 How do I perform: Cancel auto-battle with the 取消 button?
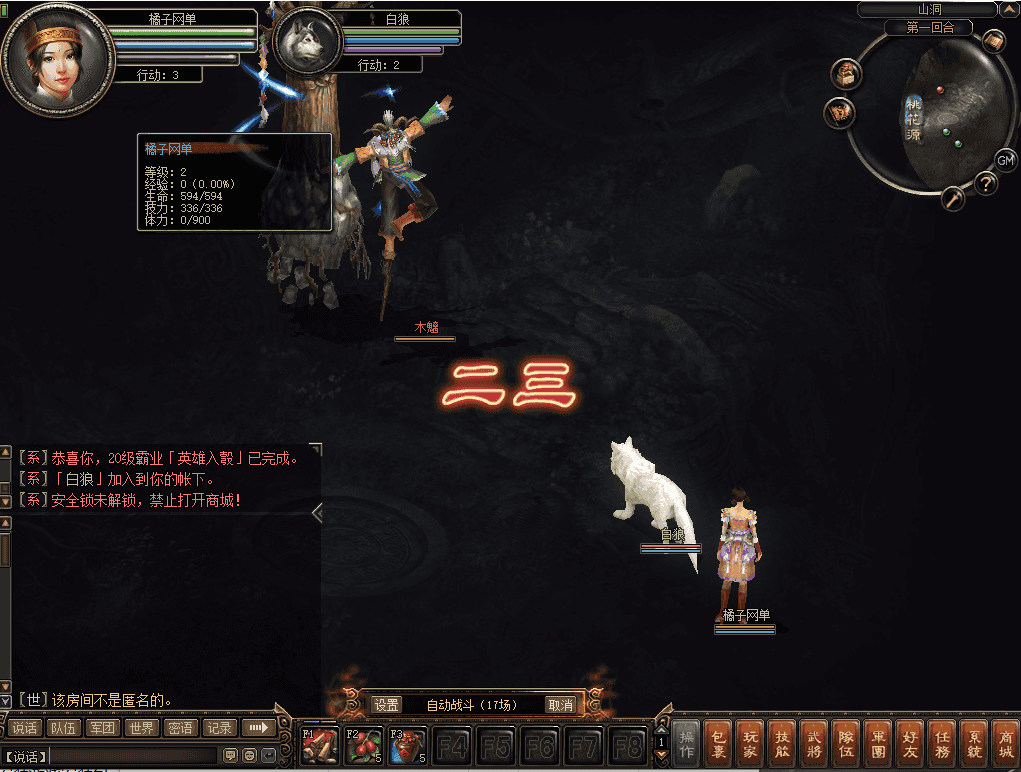click(561, 705)
